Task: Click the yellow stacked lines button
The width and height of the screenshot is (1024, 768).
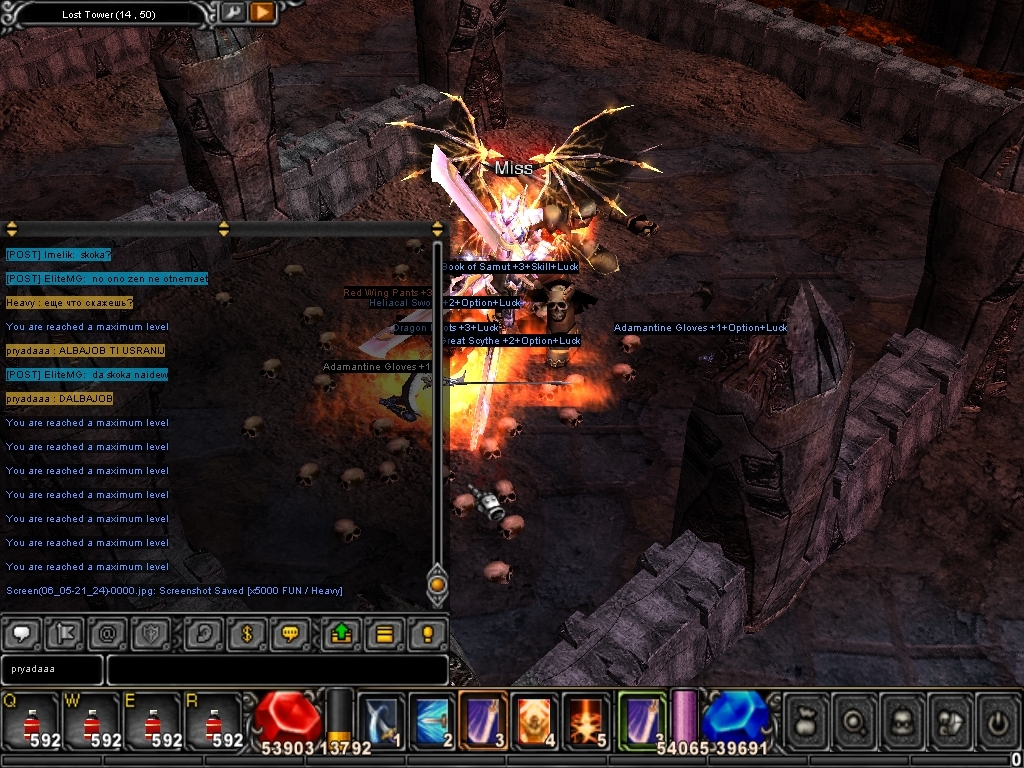Action: 385,634
